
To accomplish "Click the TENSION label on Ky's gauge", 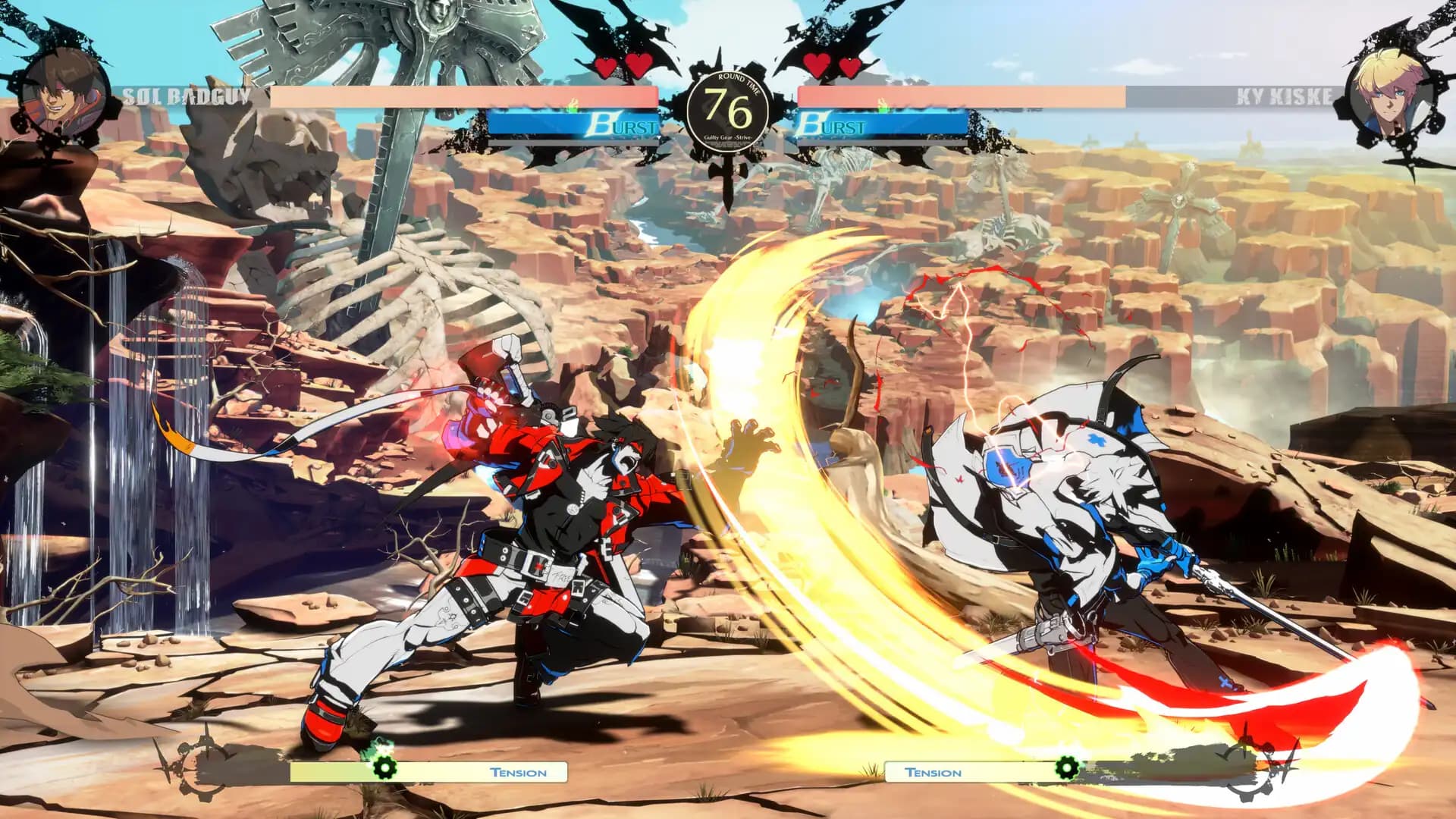I will pyautogui.click(x=931, y=773).
